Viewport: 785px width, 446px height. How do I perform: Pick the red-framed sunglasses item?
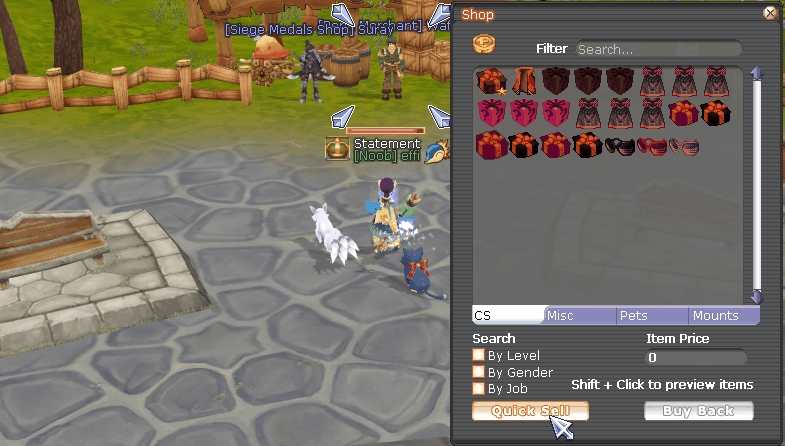pyautogui.click(x=652, y=146)
